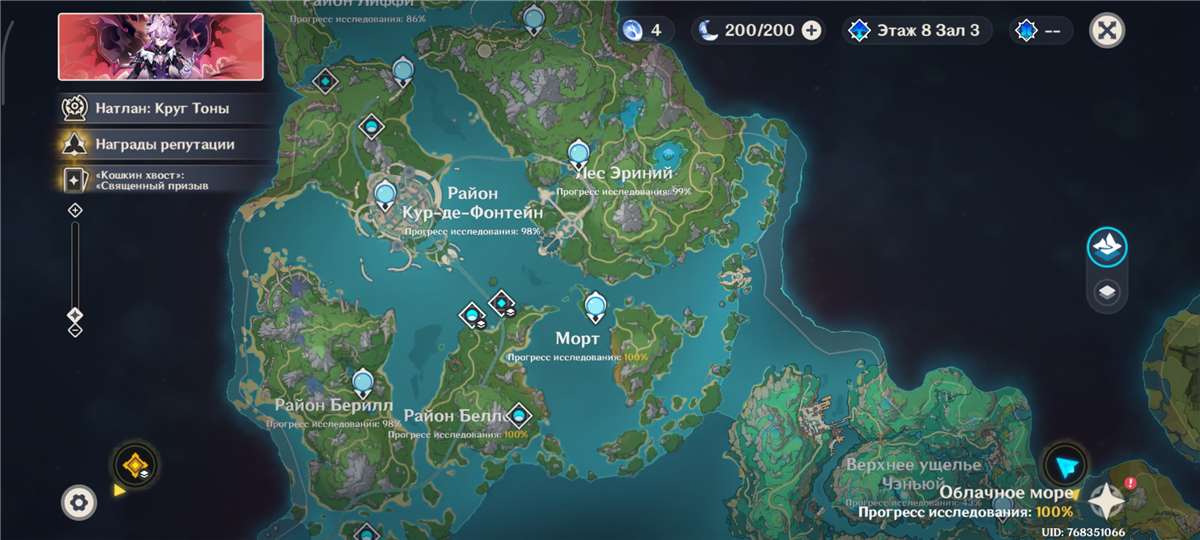This screenshot has height=540, width=1200.
Task: Click the zoom-in plus above the slider
Action: tap(75, 210)
